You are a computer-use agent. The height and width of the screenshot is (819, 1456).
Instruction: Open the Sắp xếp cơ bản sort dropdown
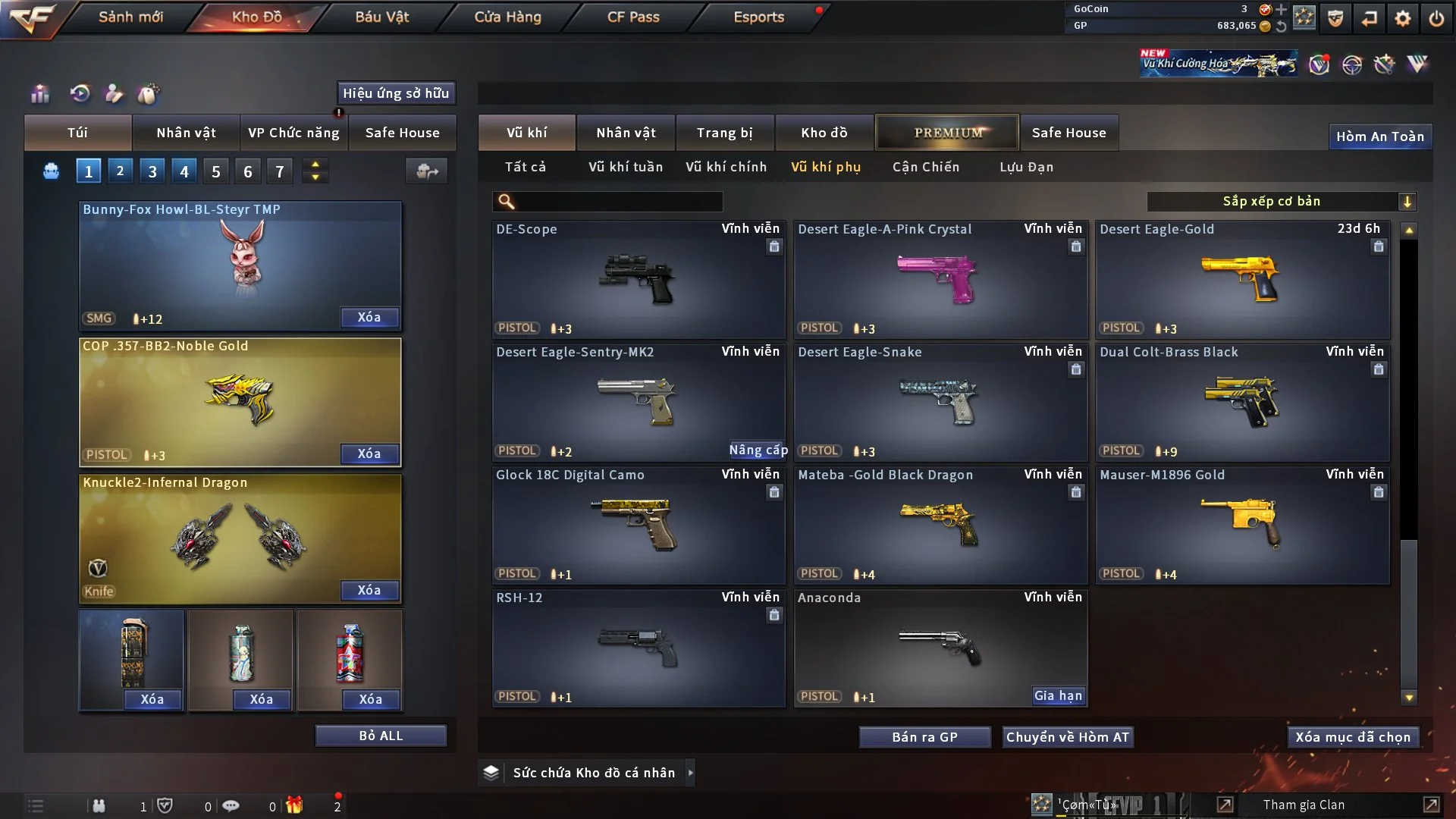point(1281,201)
